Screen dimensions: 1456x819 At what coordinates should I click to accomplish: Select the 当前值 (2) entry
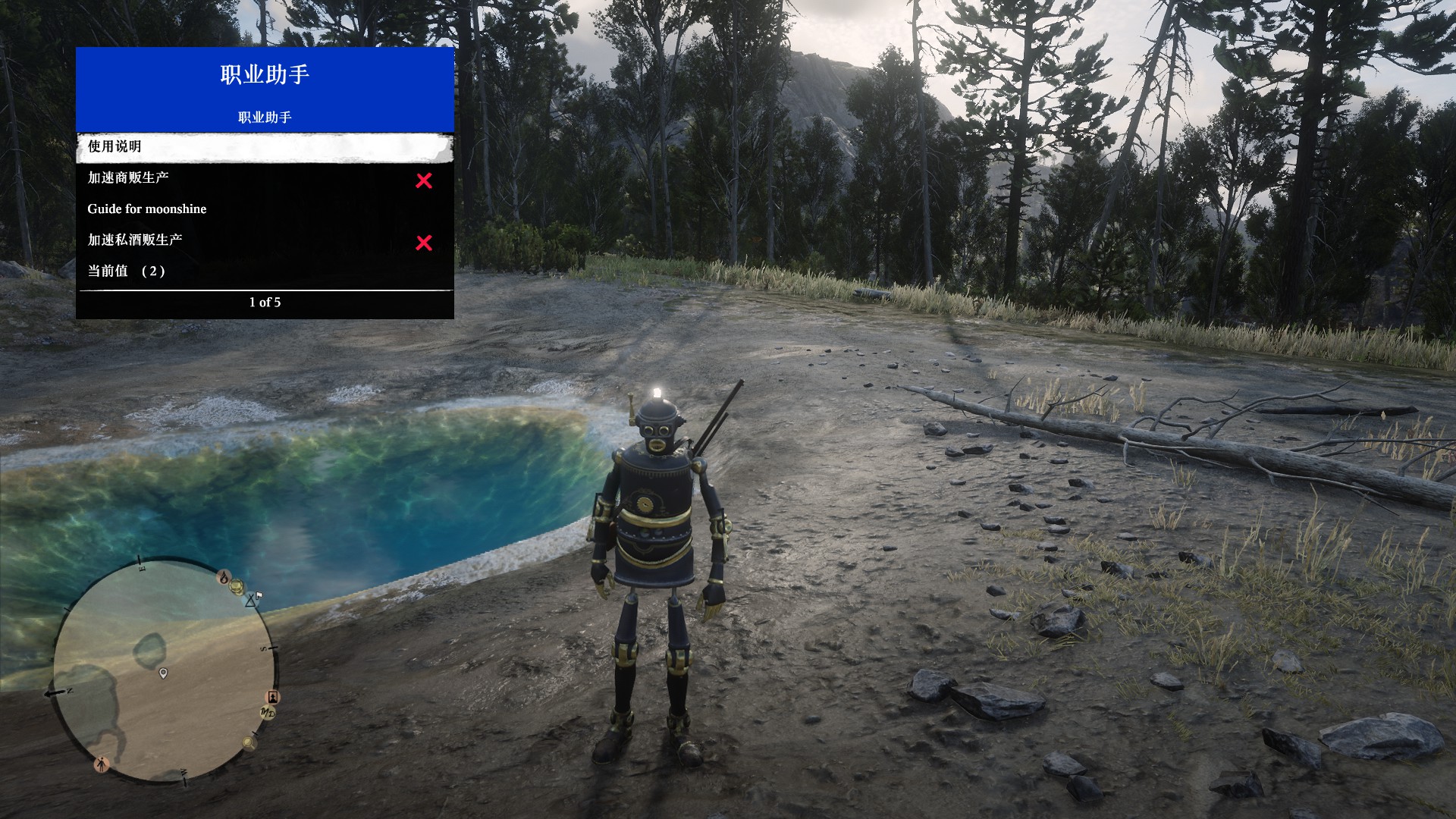coord(265,271)
